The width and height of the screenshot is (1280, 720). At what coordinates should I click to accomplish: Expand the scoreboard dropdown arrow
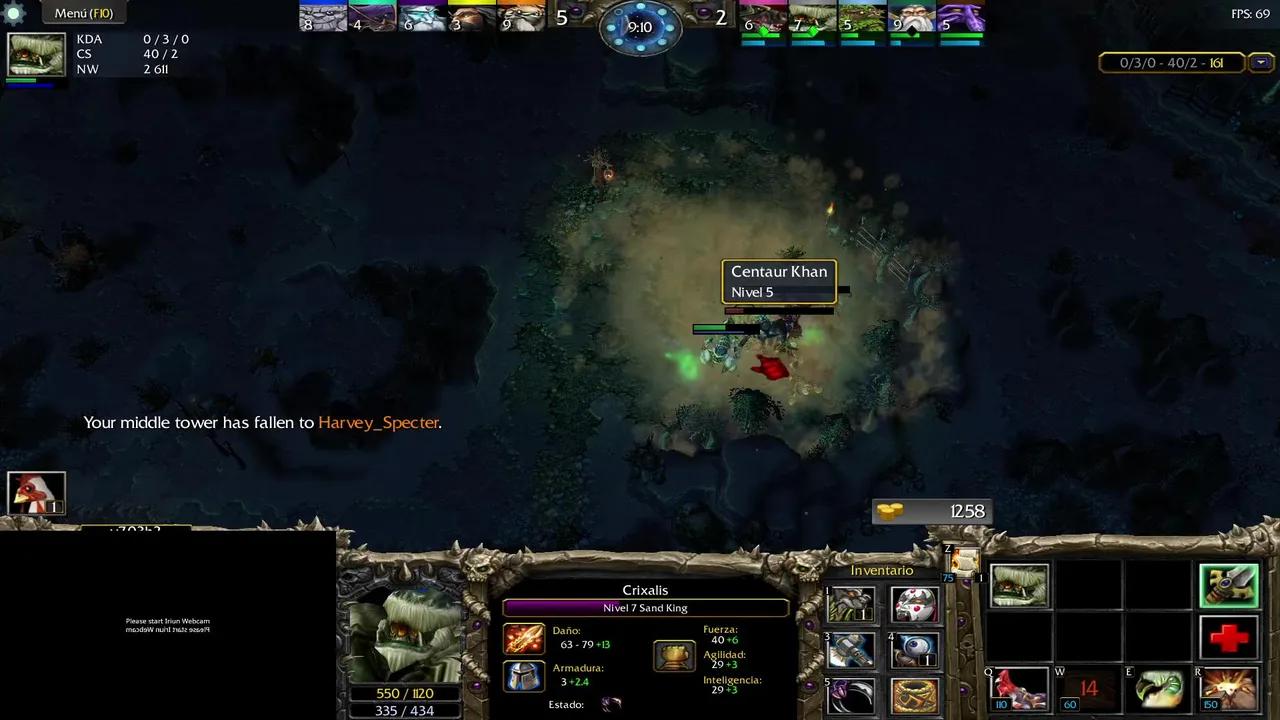coord(1261,63)
